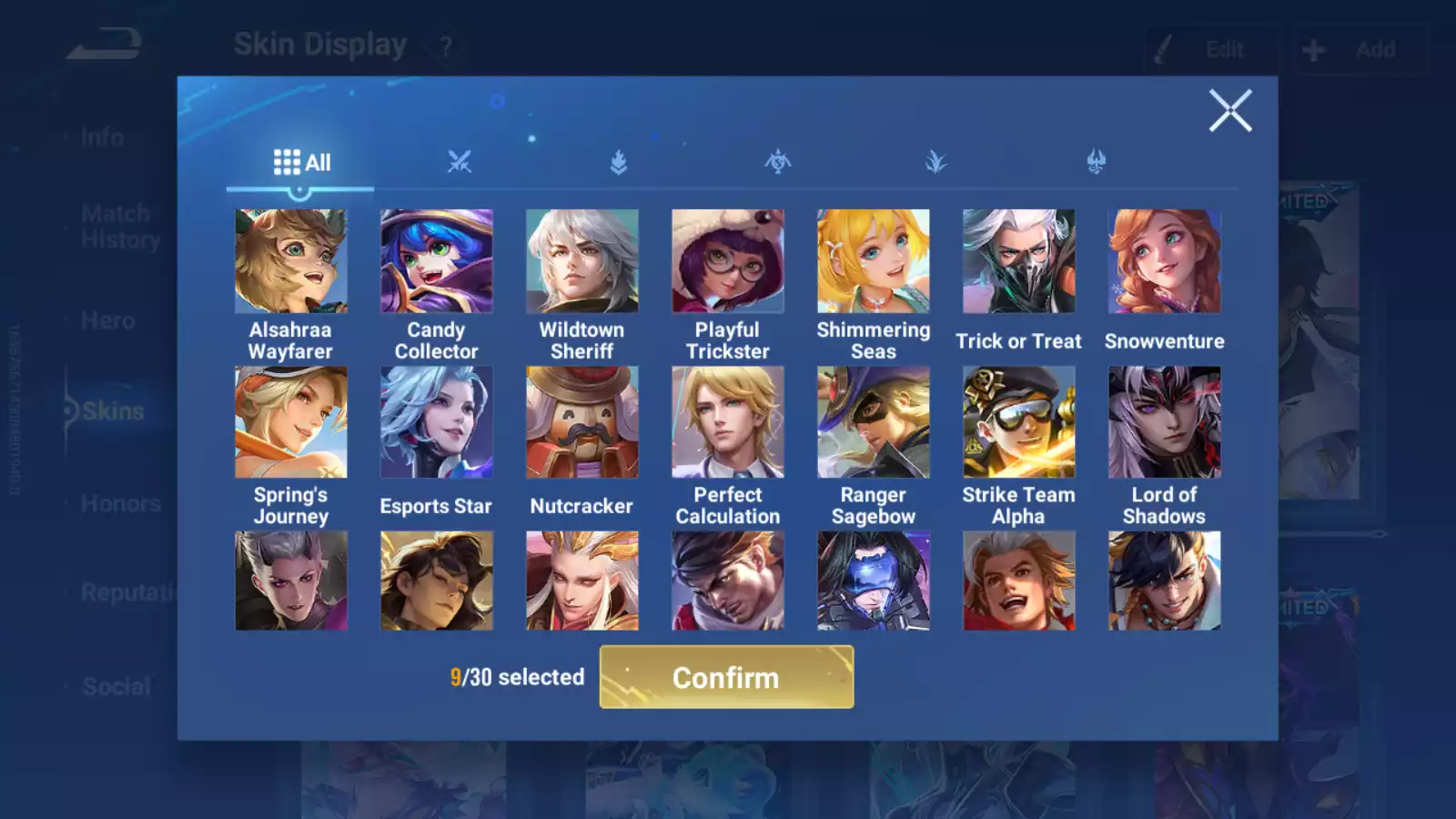Viewport: 1456px width, 819px height.
Task: Pick the Perfect Calculation skin
Action: click(x=728, y=422)
